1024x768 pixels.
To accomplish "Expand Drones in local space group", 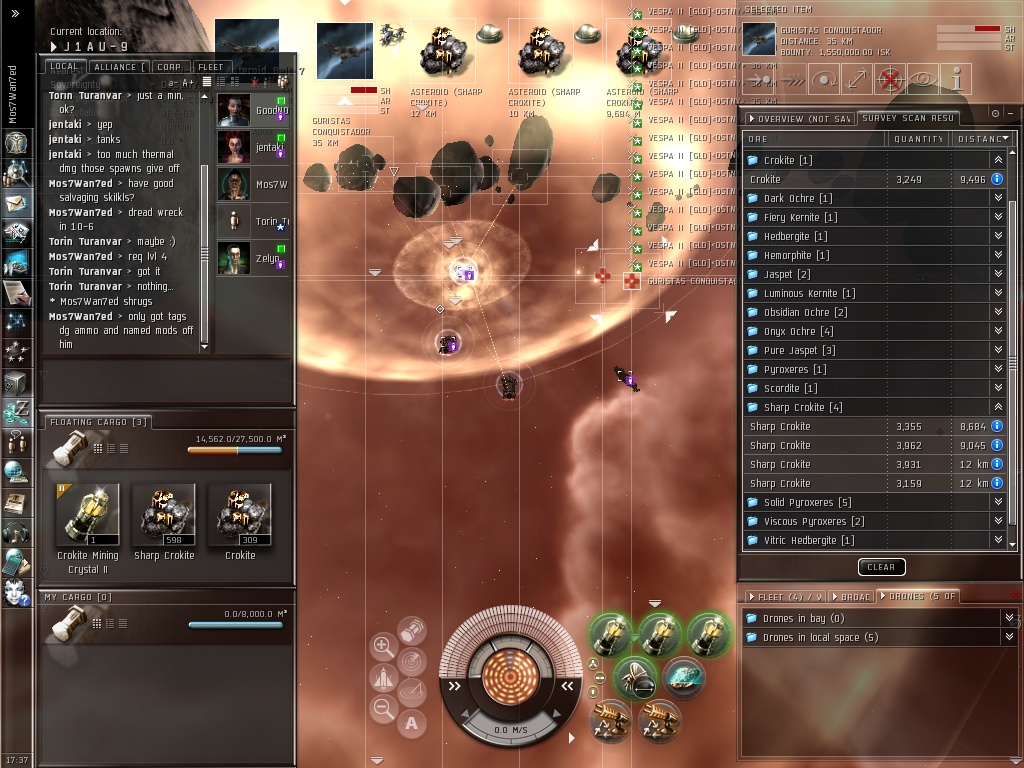I will [1009, 637].
